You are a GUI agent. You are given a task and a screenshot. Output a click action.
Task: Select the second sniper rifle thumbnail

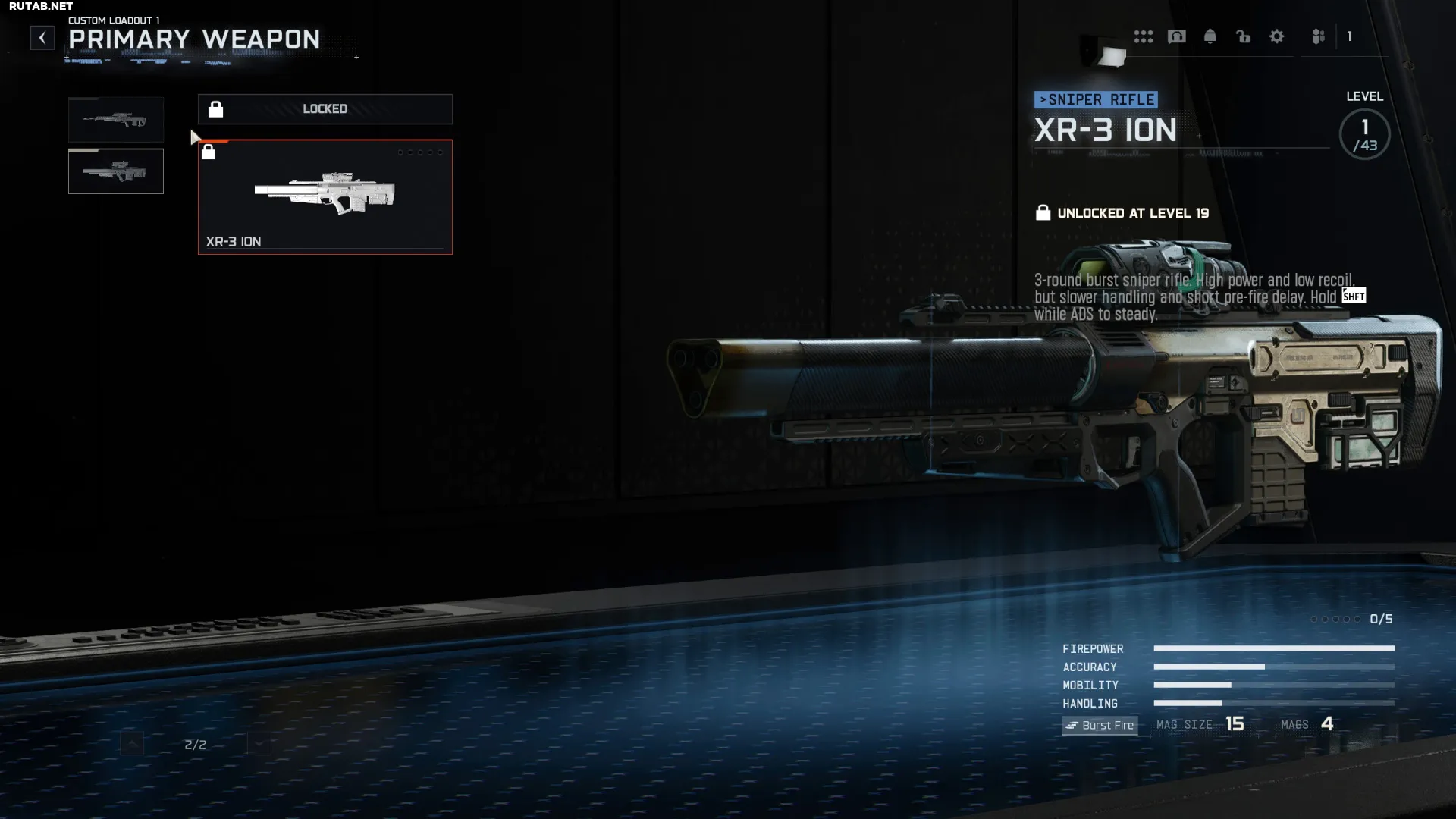pyautogui.click(x=116, y=171)
